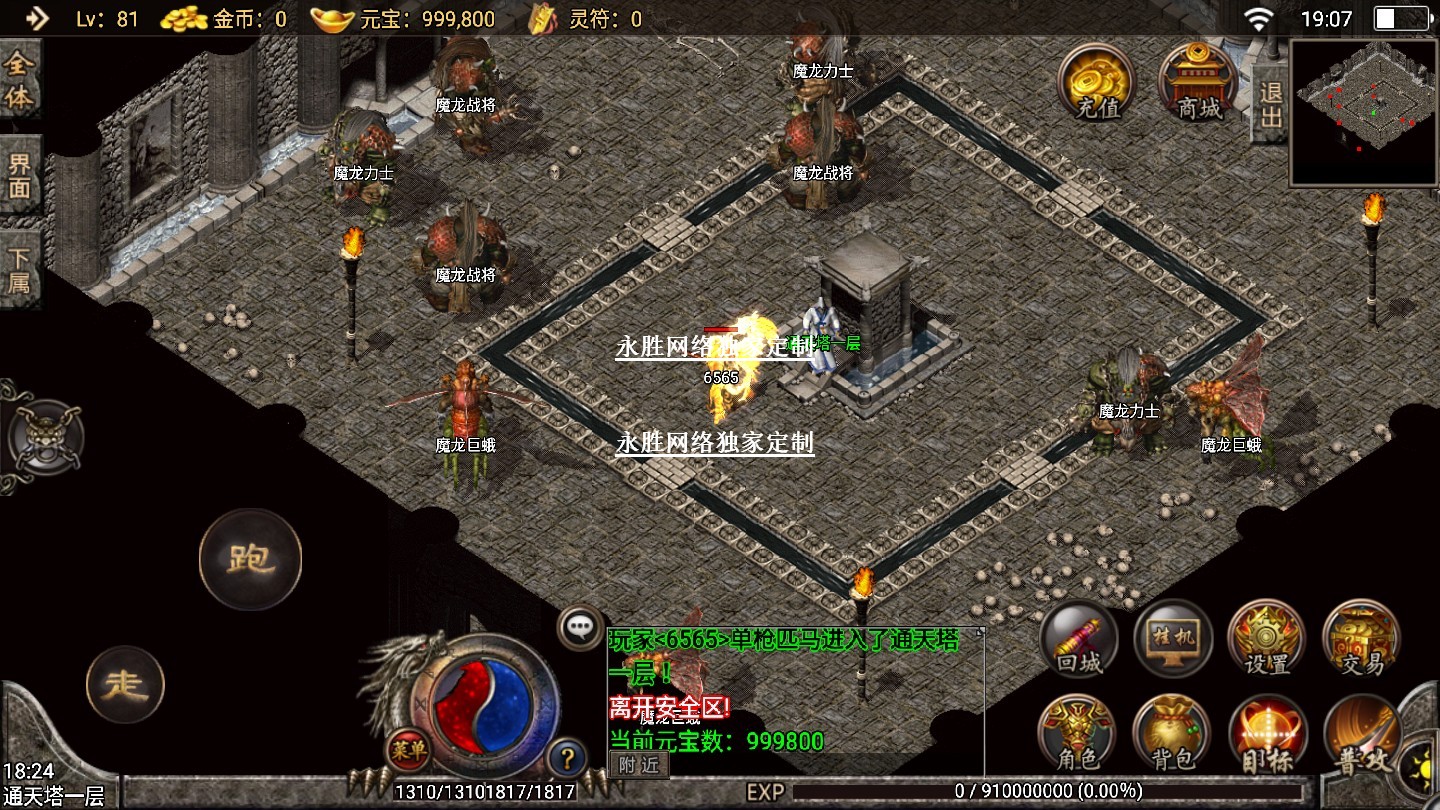Screen dimensions: 1440x810
Task: Select the 界面 tab
Action: tap(20, 176)
